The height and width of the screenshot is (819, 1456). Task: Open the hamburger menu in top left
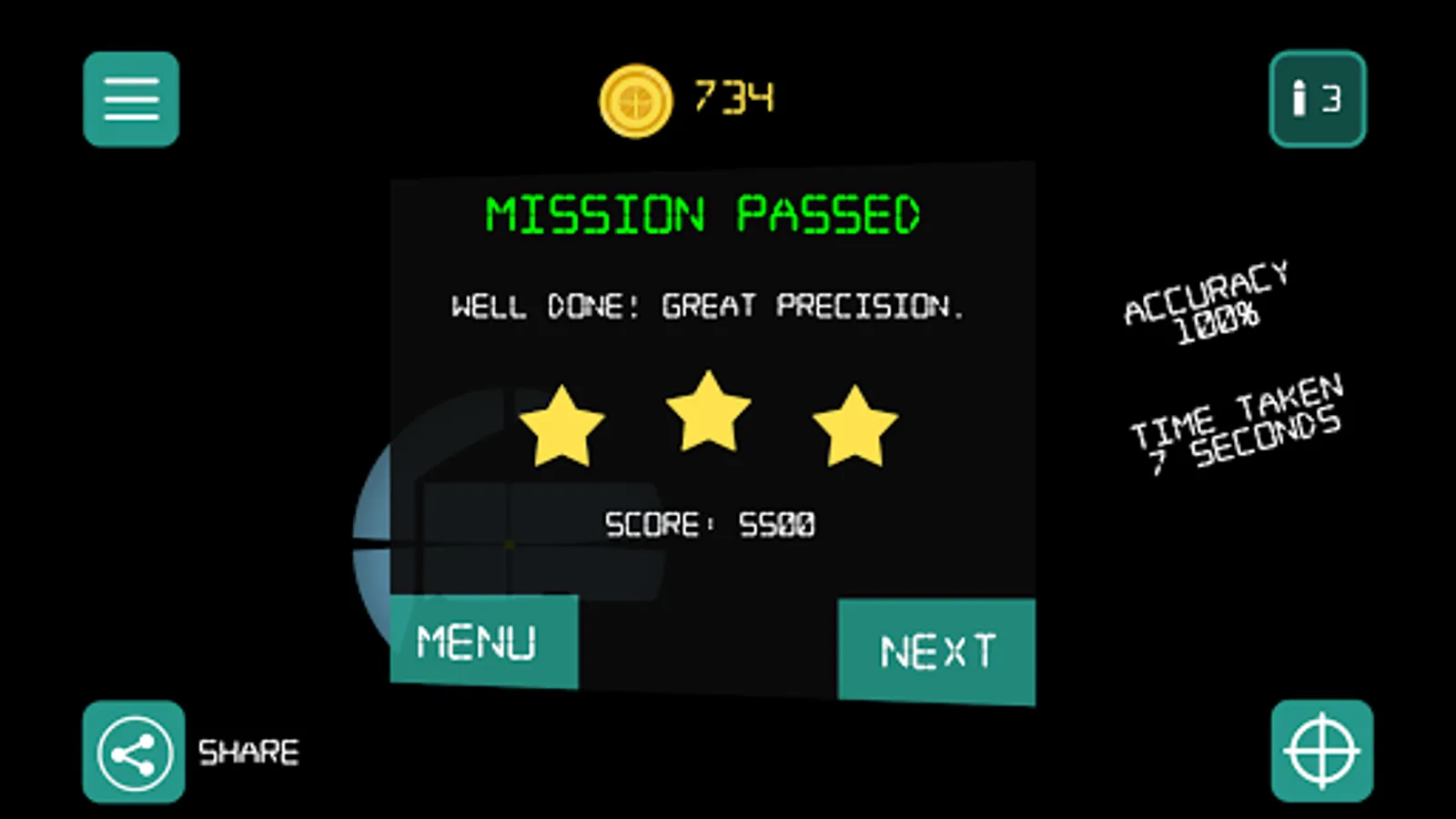point(130,99)
